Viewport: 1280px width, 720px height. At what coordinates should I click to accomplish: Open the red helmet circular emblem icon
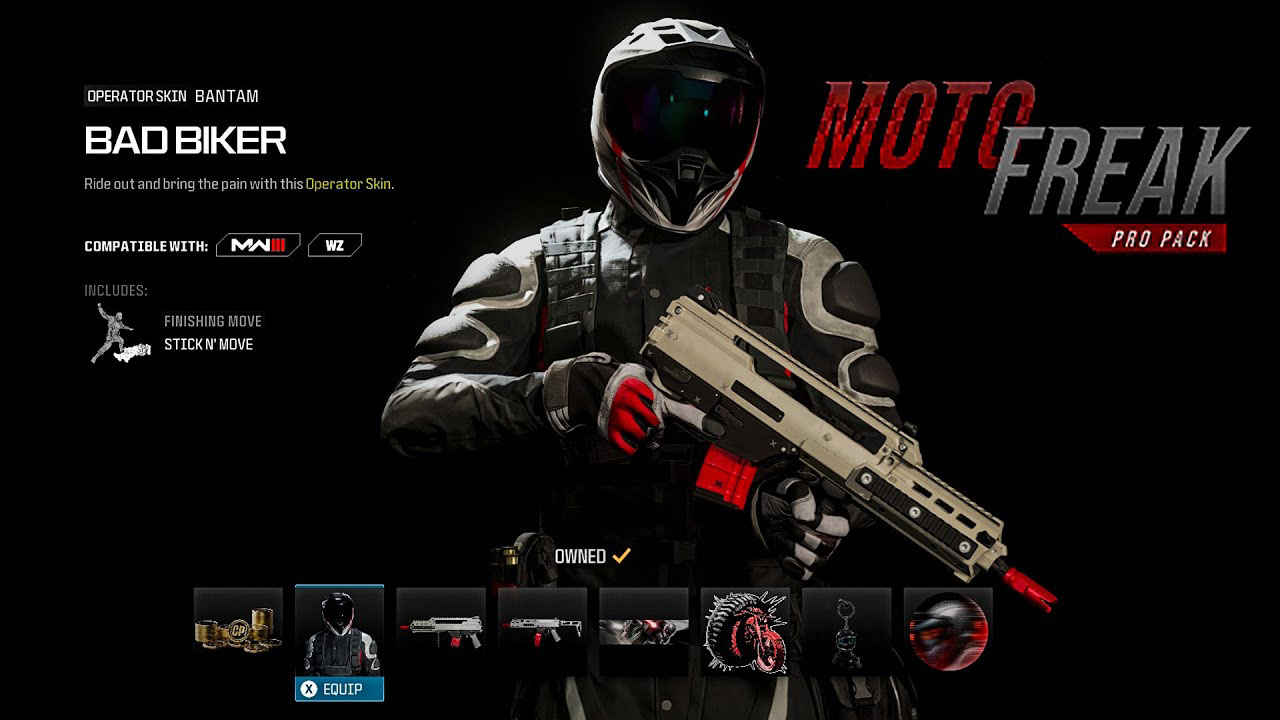(947, 630)
